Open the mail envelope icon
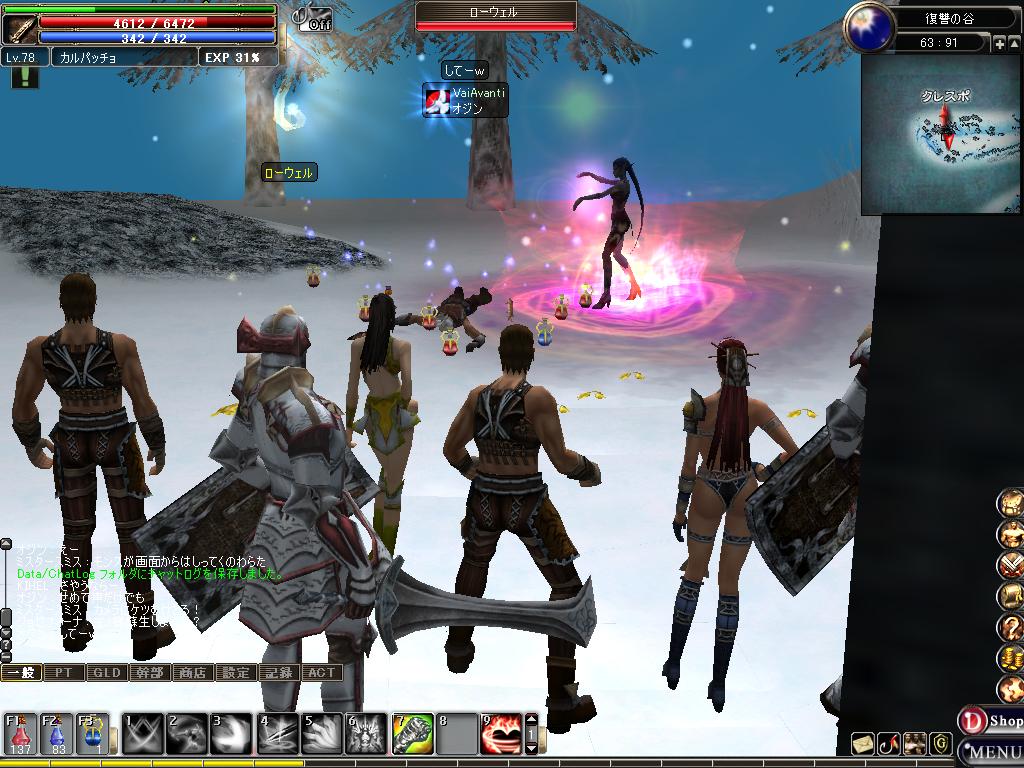1024x768 pixels. click(x=863, y=743)
